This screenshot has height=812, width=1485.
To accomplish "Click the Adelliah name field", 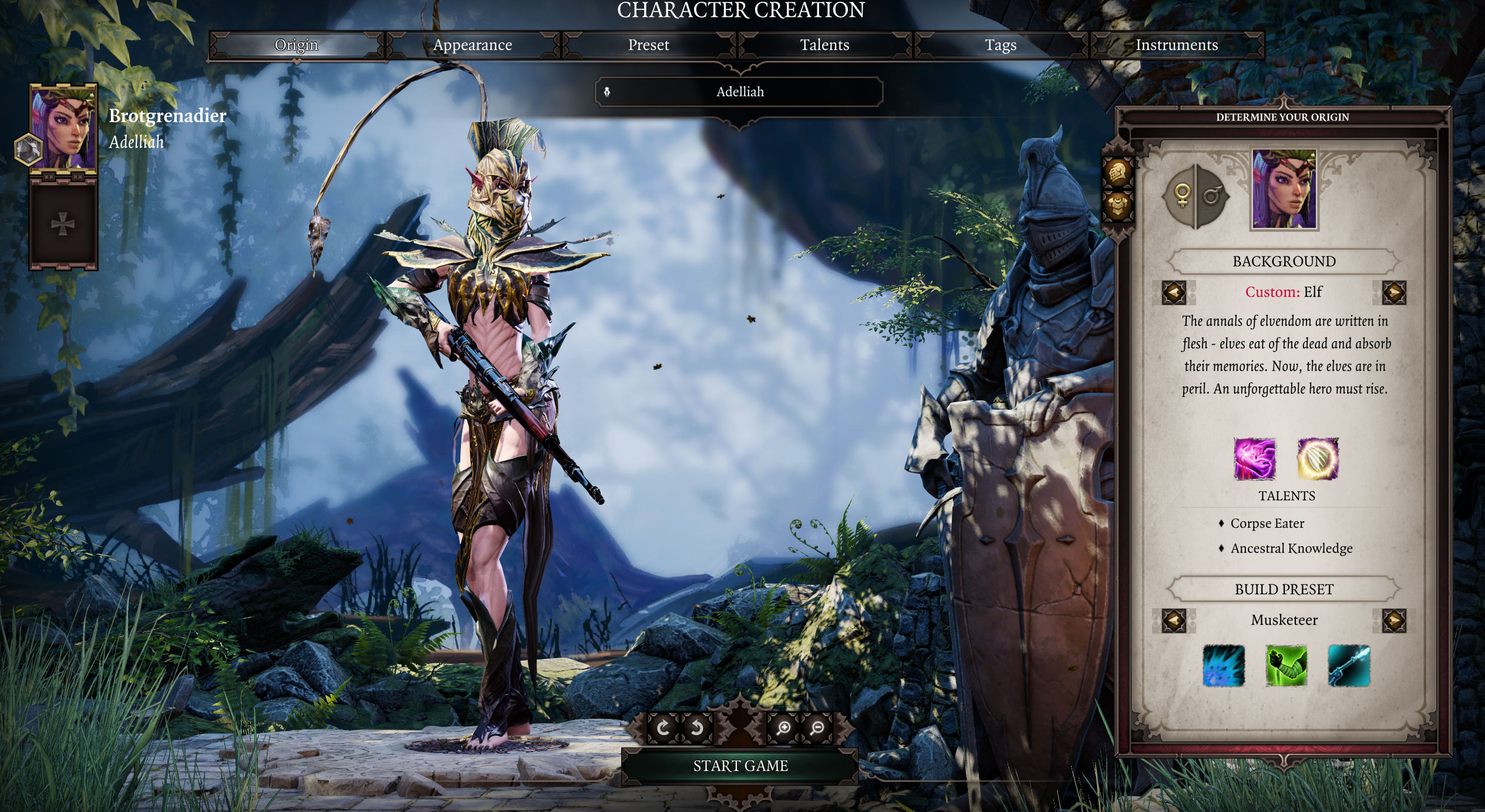I will [739, 92].
